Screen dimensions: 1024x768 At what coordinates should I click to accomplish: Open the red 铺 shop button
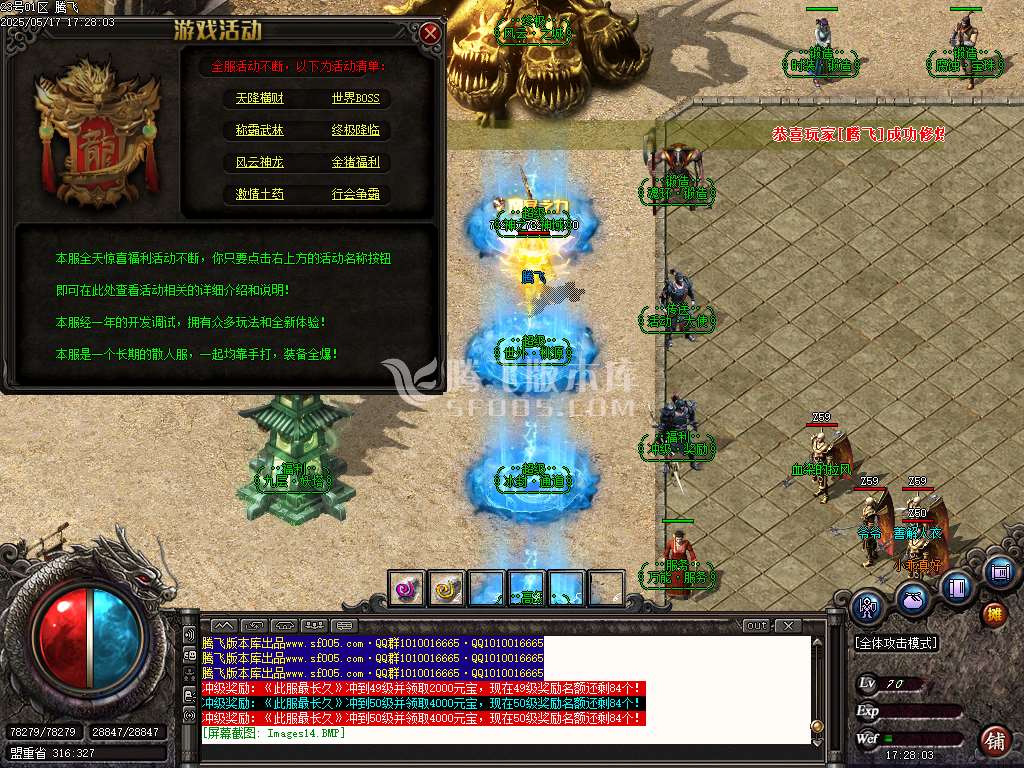pyautogui.click(x=995, y=741)
